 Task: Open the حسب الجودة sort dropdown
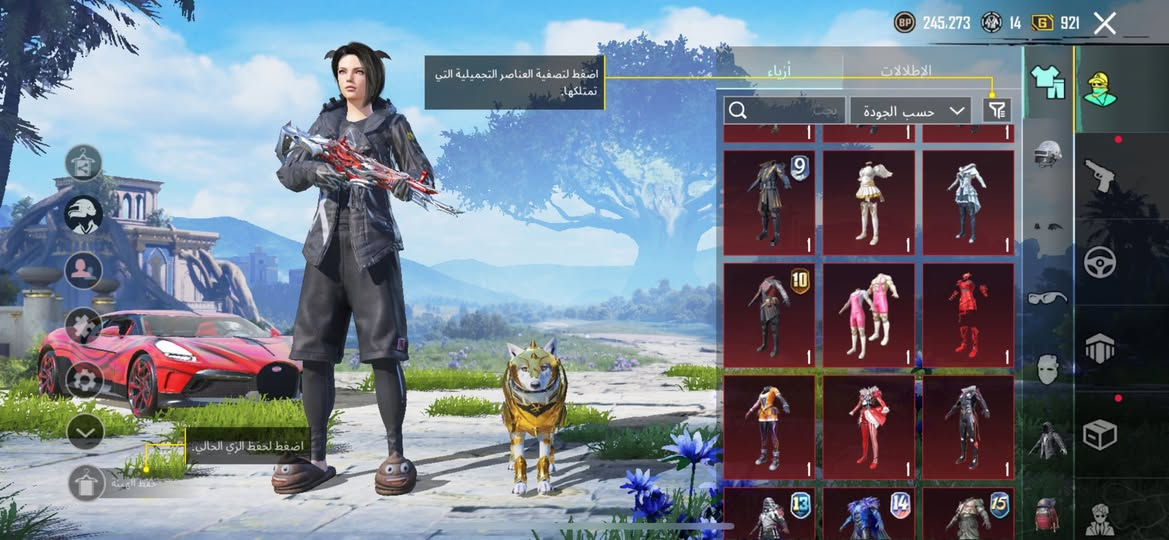[x=910, y=111]
